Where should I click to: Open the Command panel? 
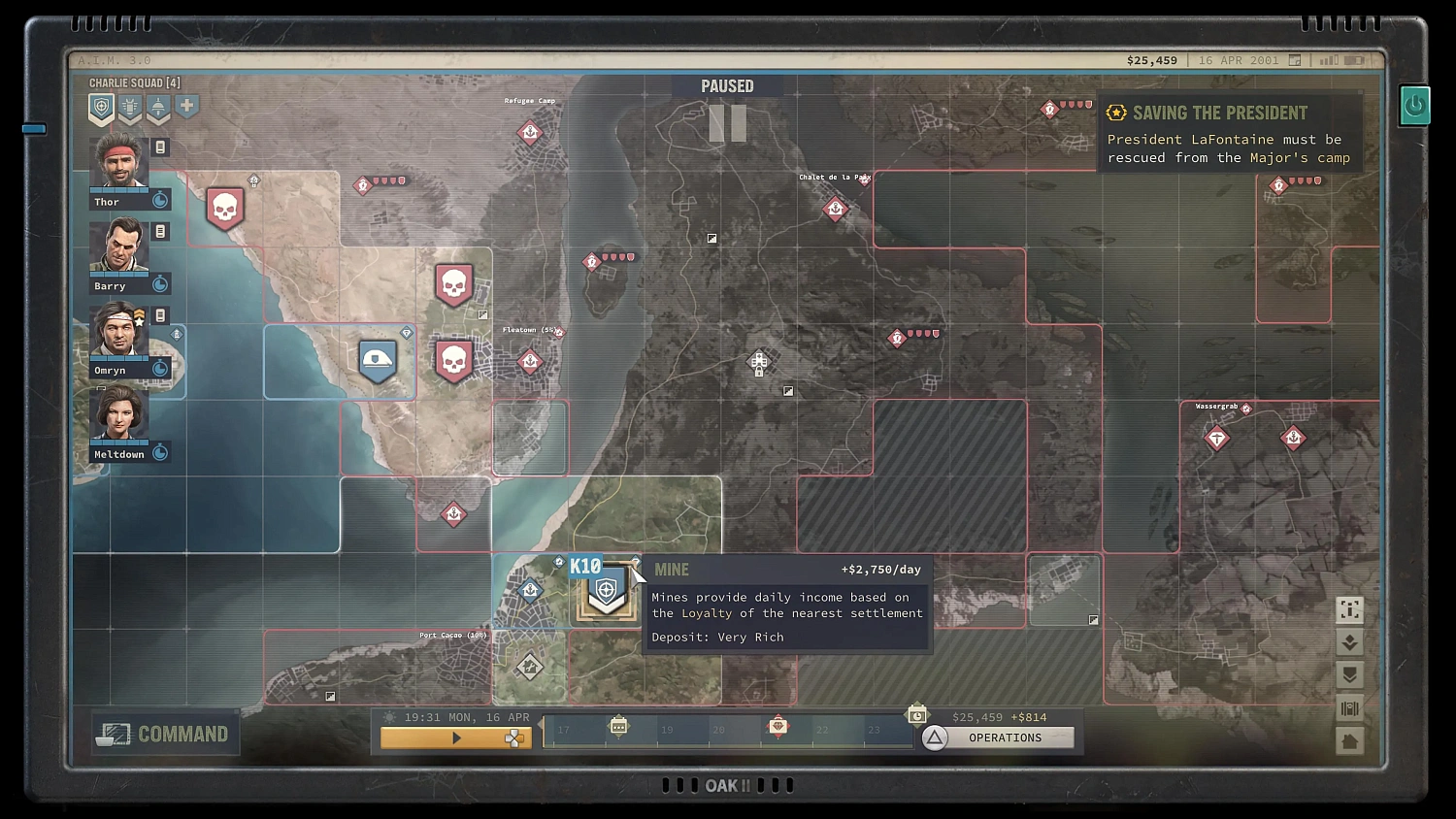[x=164, y=734]
